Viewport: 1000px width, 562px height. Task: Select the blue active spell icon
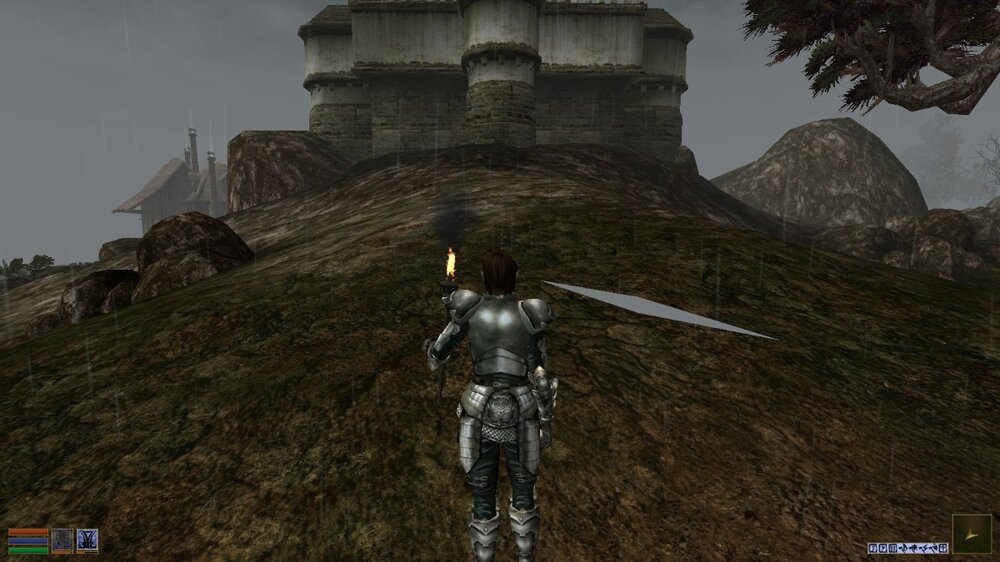tap(88, 540)
